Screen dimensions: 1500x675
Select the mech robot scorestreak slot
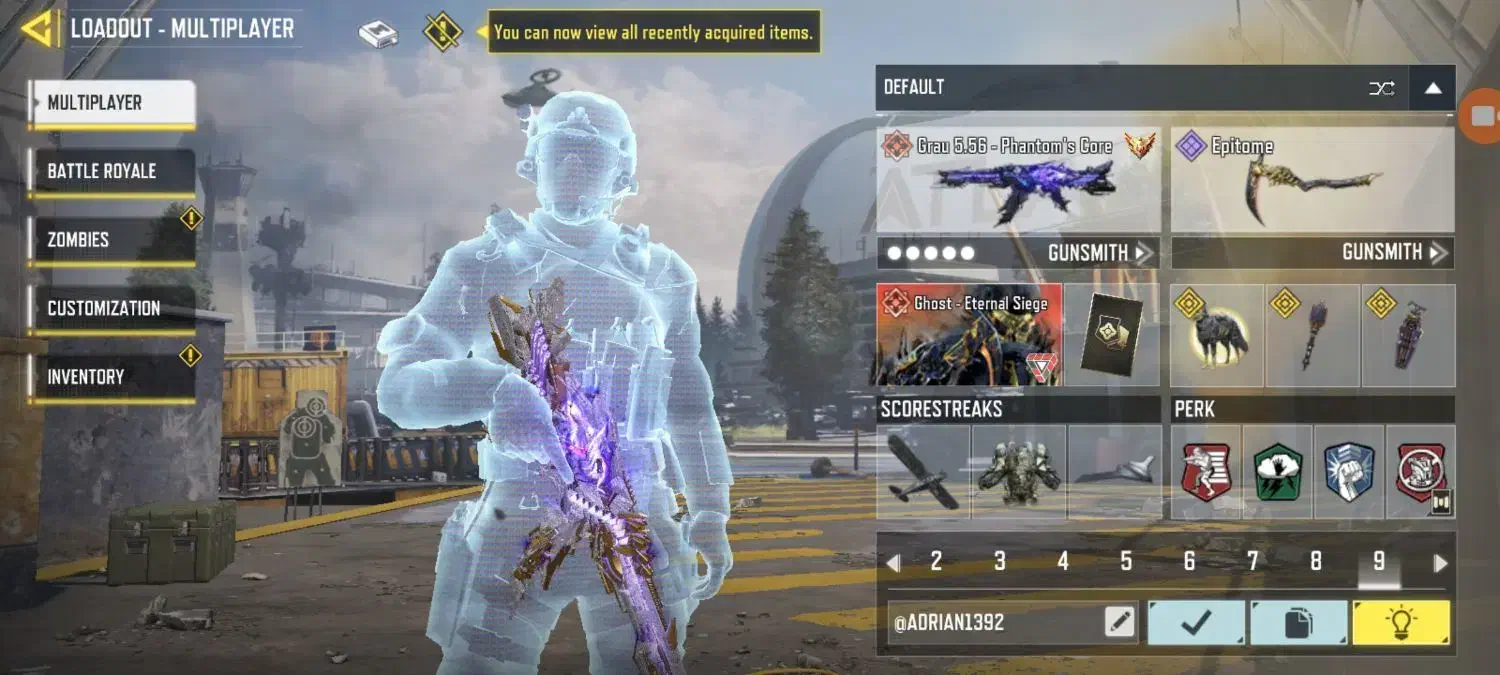click(x=1019, y=472)
